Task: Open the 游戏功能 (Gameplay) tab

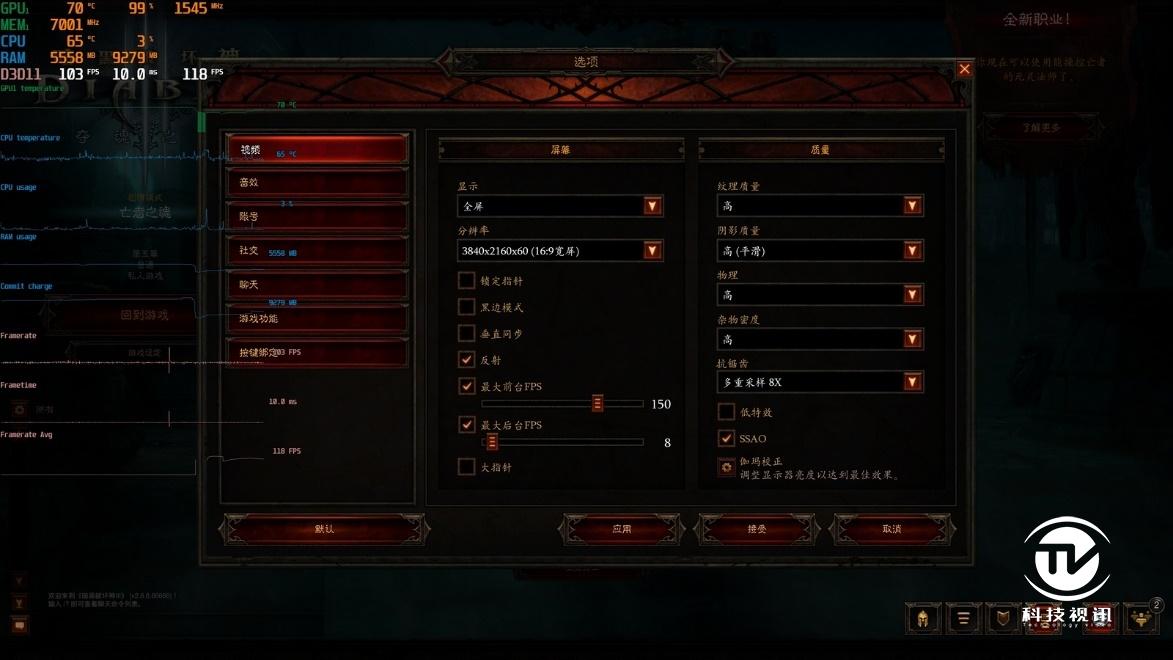Action: [317, 319]
